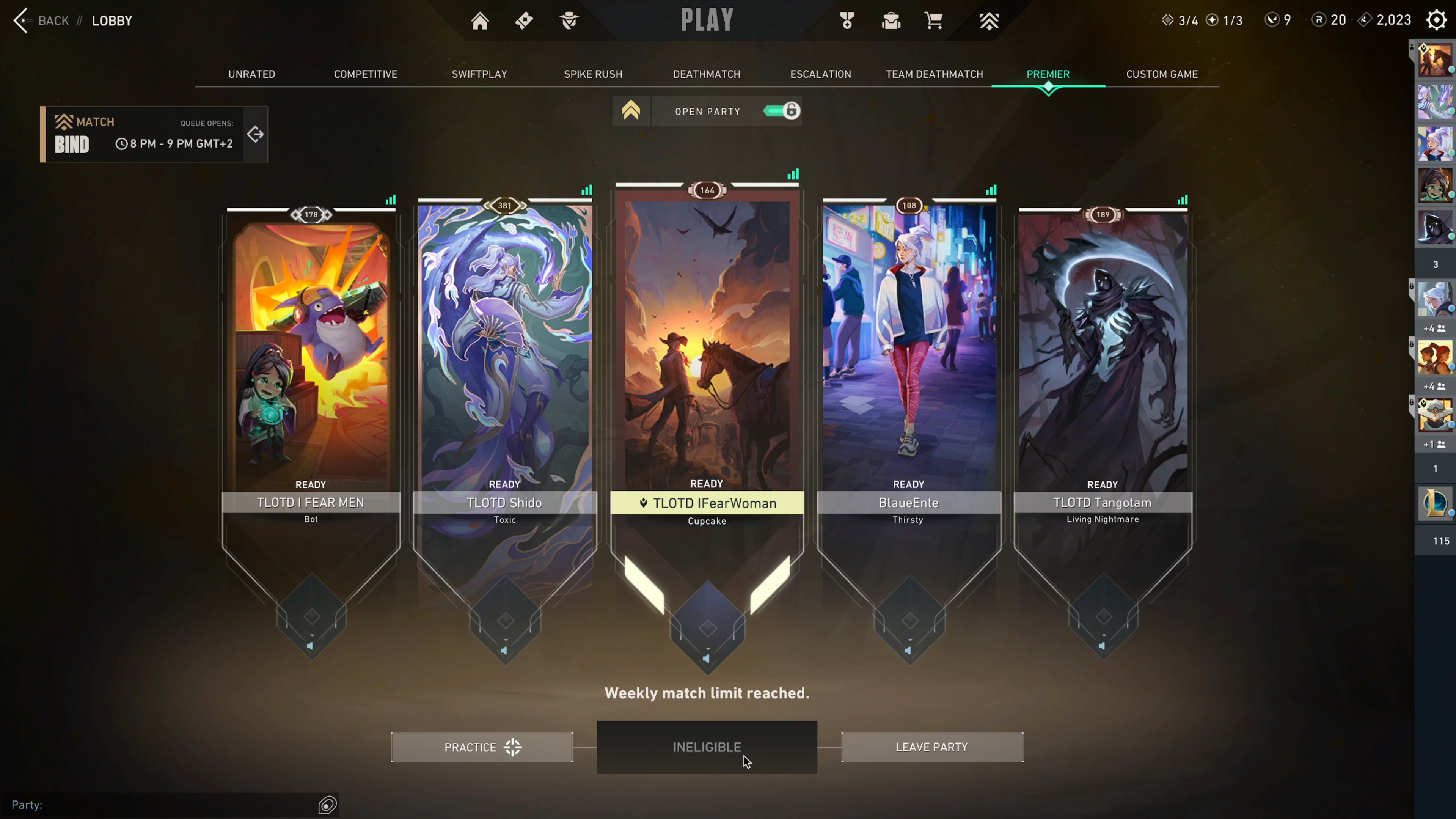This screenshot has width=1456, height=819.
Task: Open the Bind match details arrow
Action: [x=256, y=135]
